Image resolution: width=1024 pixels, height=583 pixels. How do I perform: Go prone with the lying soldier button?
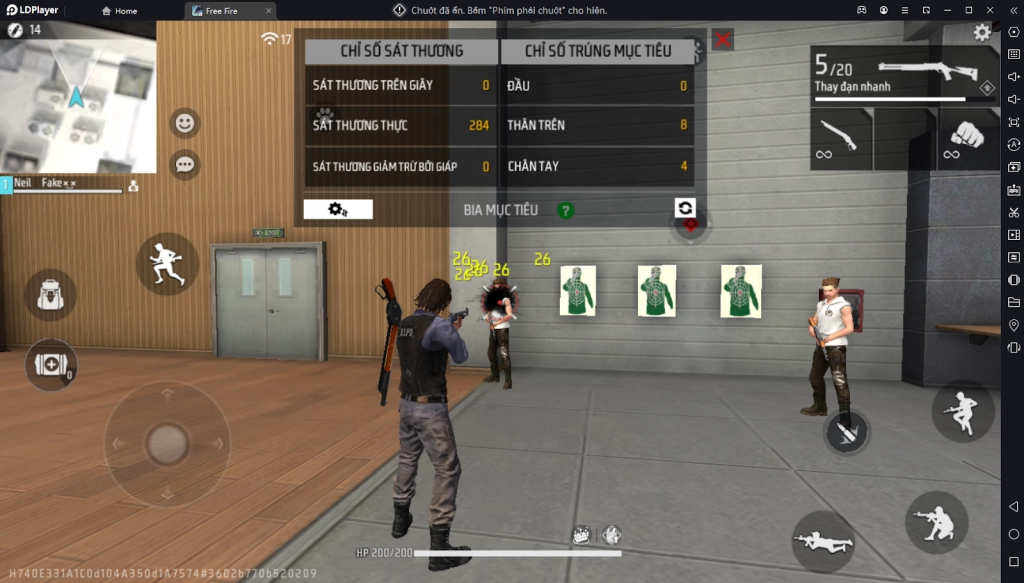pyautogui.click(x=823, y=542)
